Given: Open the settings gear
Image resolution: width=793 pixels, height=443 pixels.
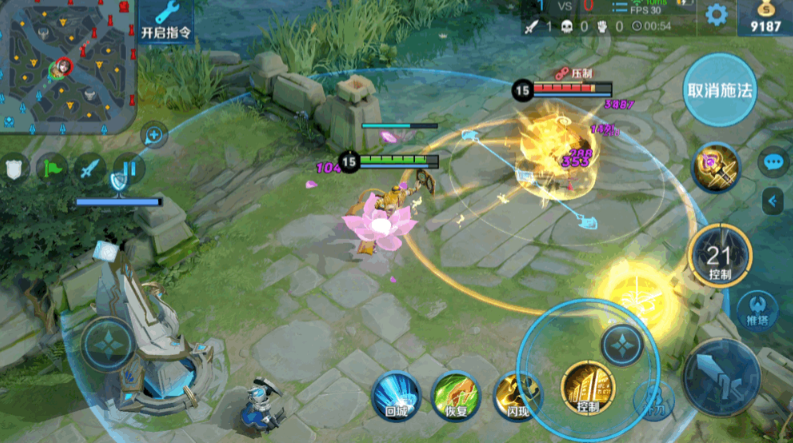Looking at the screenshot, I should [716, 15].
